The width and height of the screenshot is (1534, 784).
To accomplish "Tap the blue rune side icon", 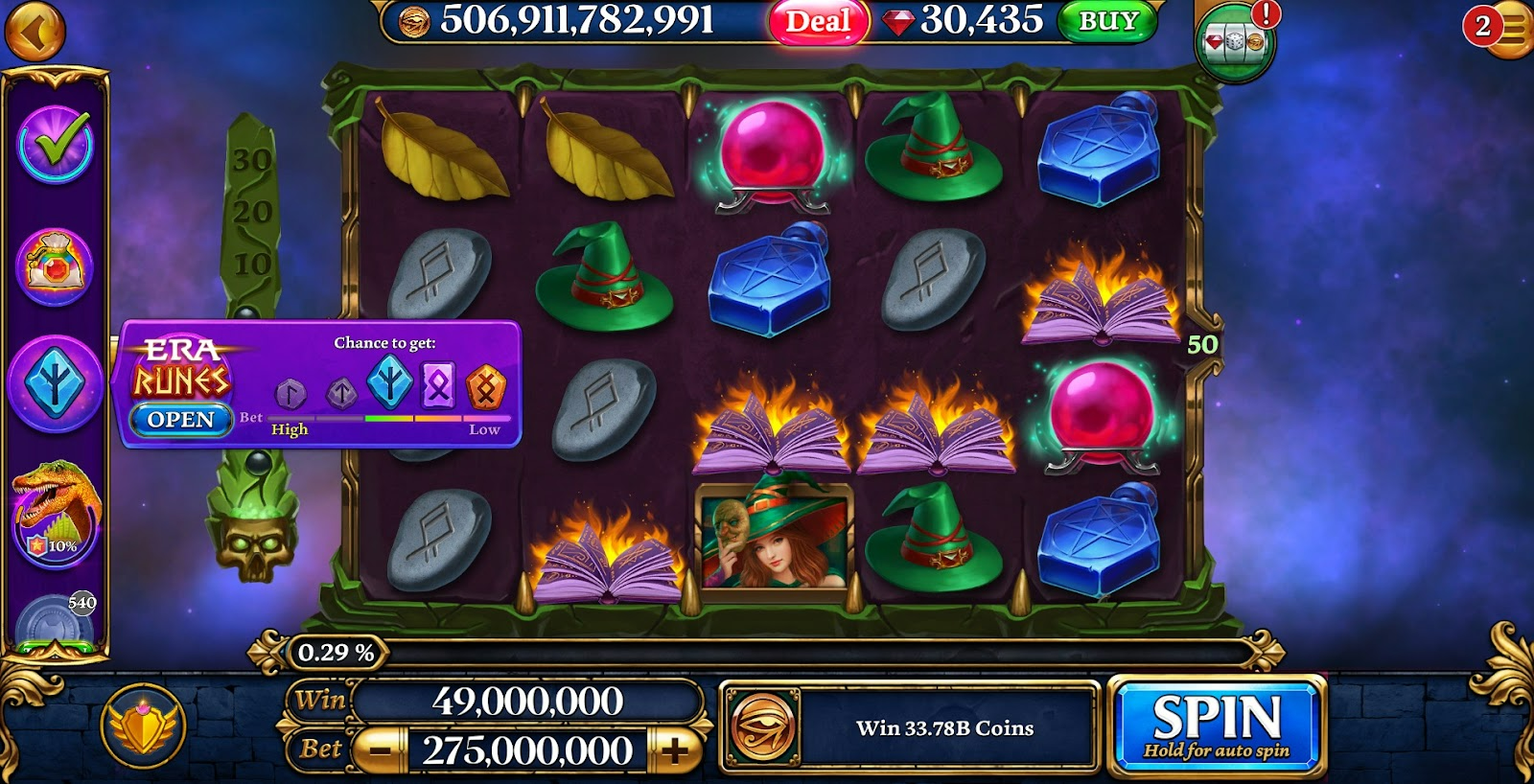I will coord(56,383).
